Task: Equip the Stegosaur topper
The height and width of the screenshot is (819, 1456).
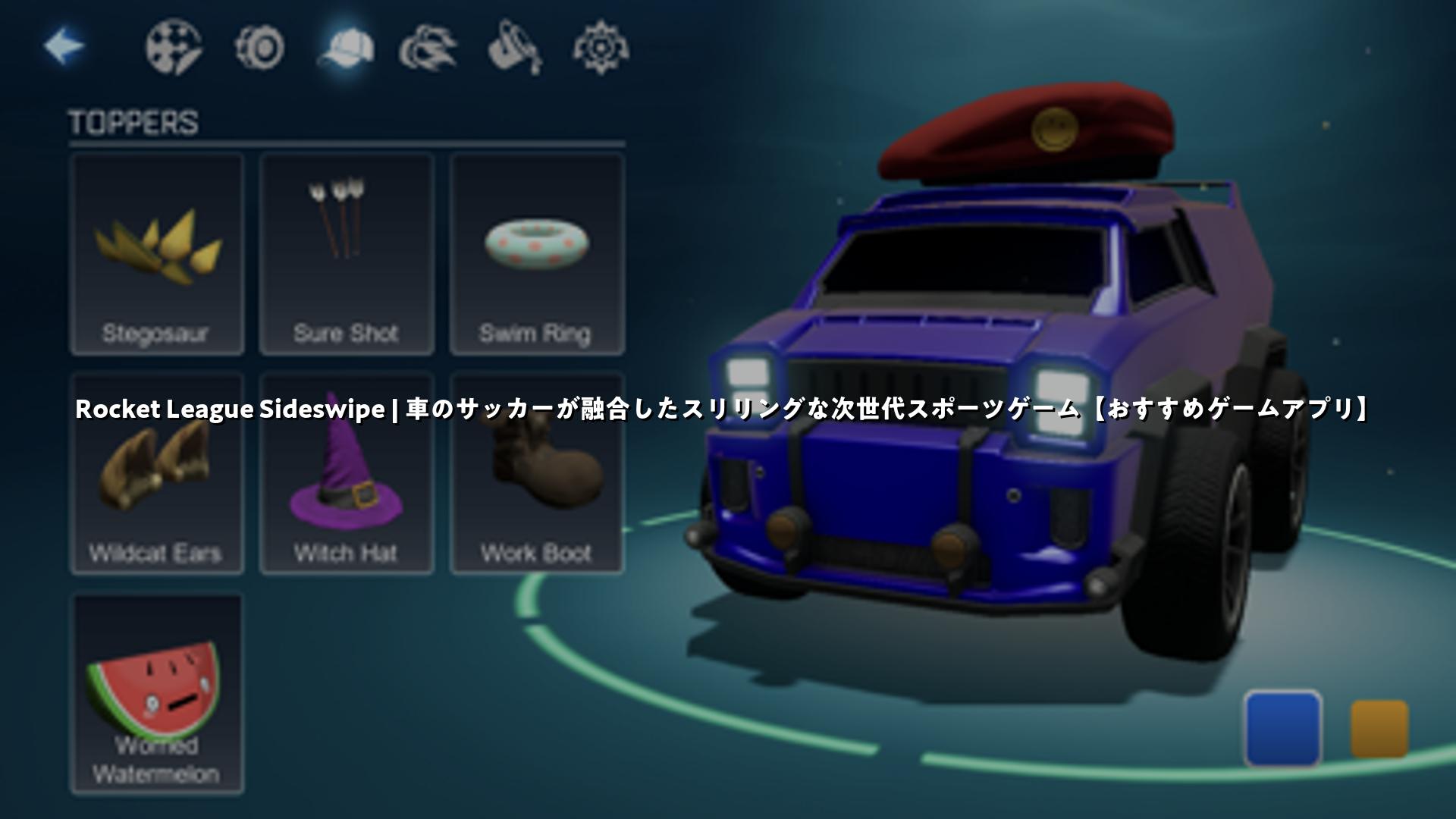Action: coord(157,254)
